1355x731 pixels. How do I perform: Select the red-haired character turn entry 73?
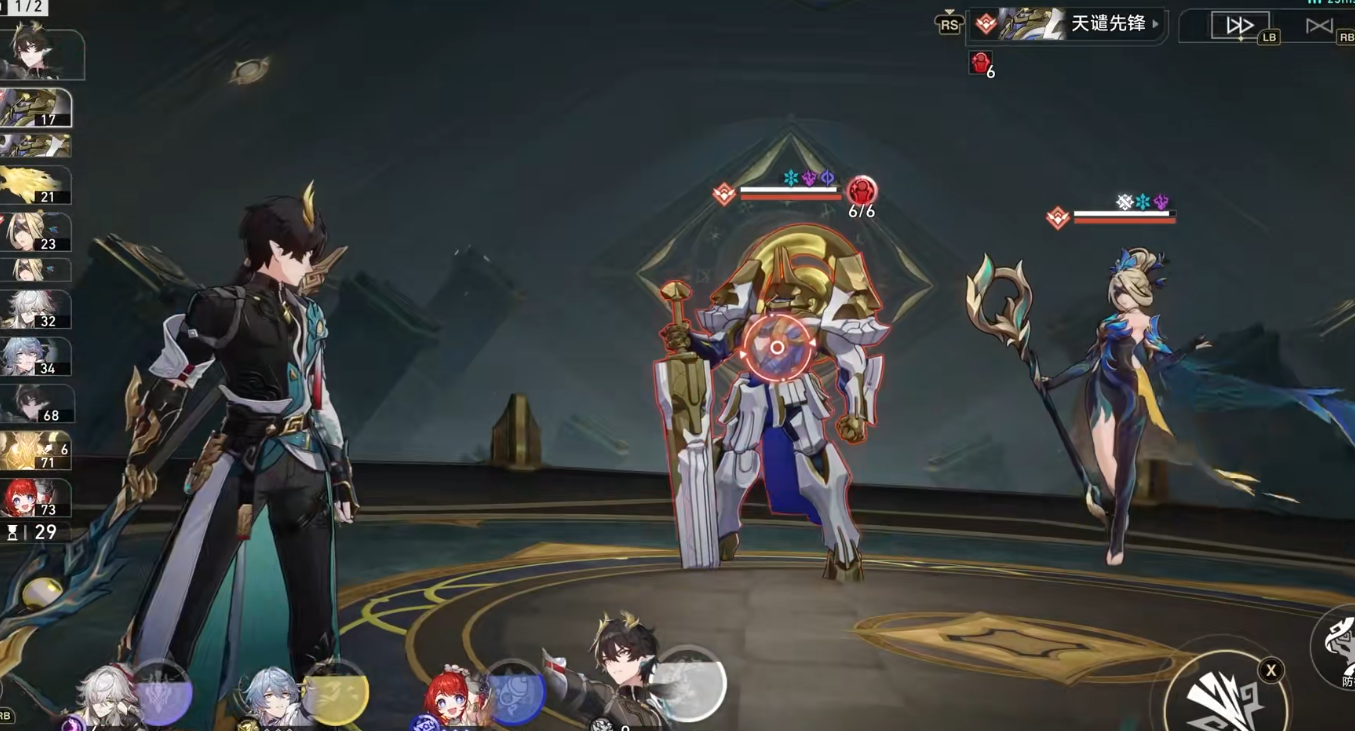[x=36, y=498]
